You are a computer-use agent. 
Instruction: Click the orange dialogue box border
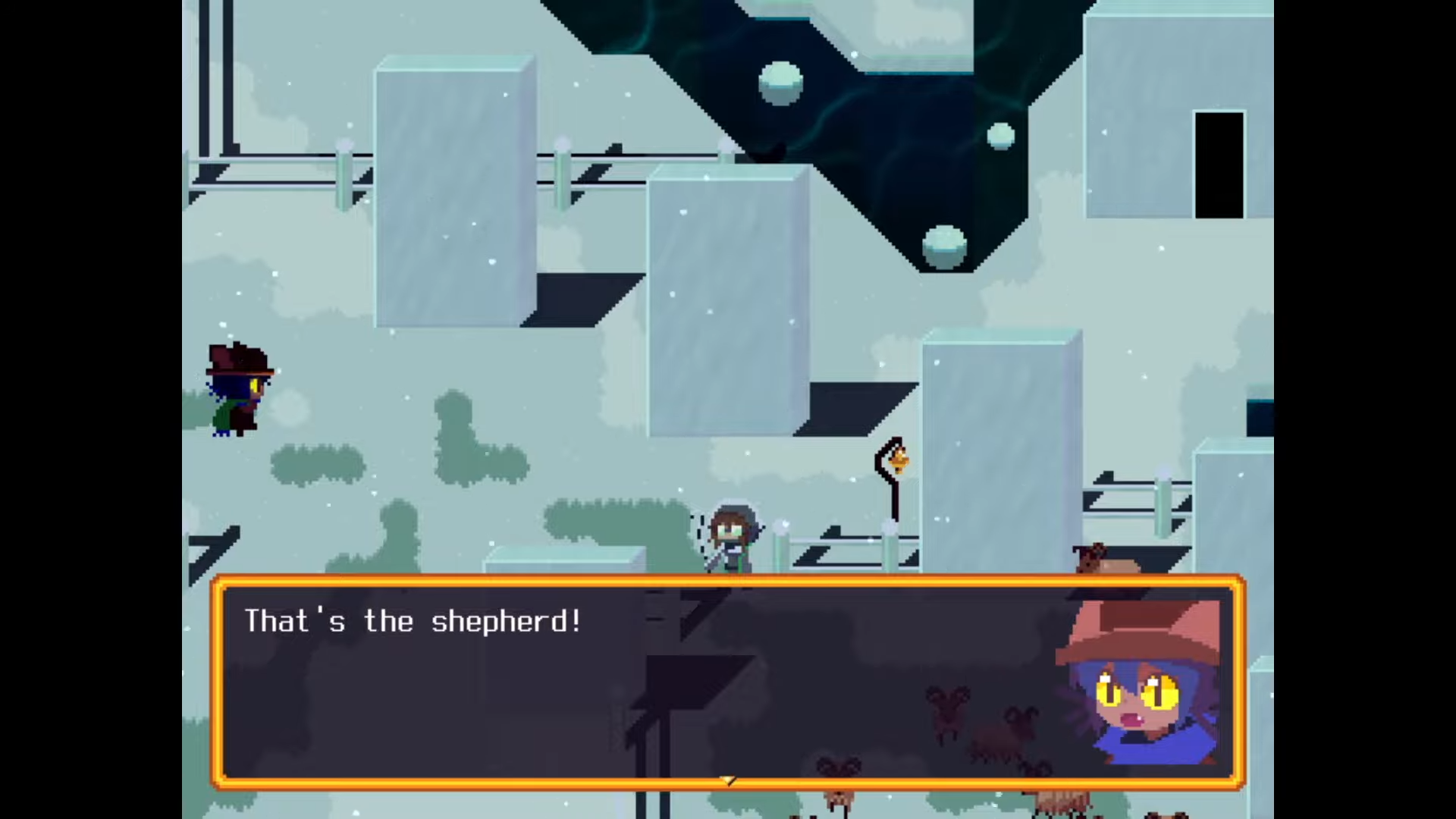728,582
